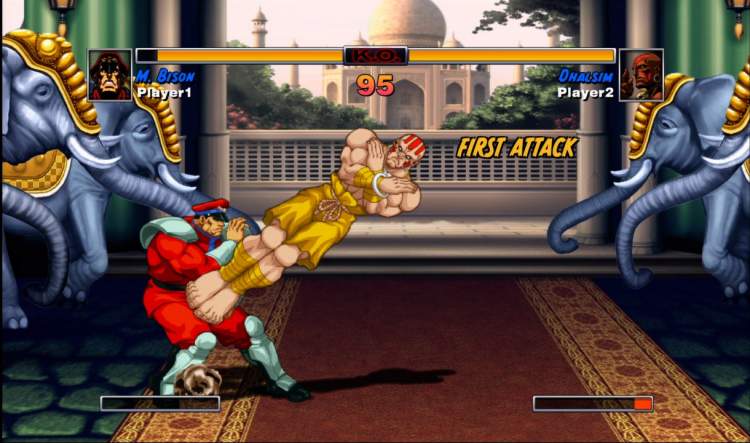Click the M. Bison character portrait
Image resolution: width=750 pixels, height=443 pixels.
click(x=110, y=75)
